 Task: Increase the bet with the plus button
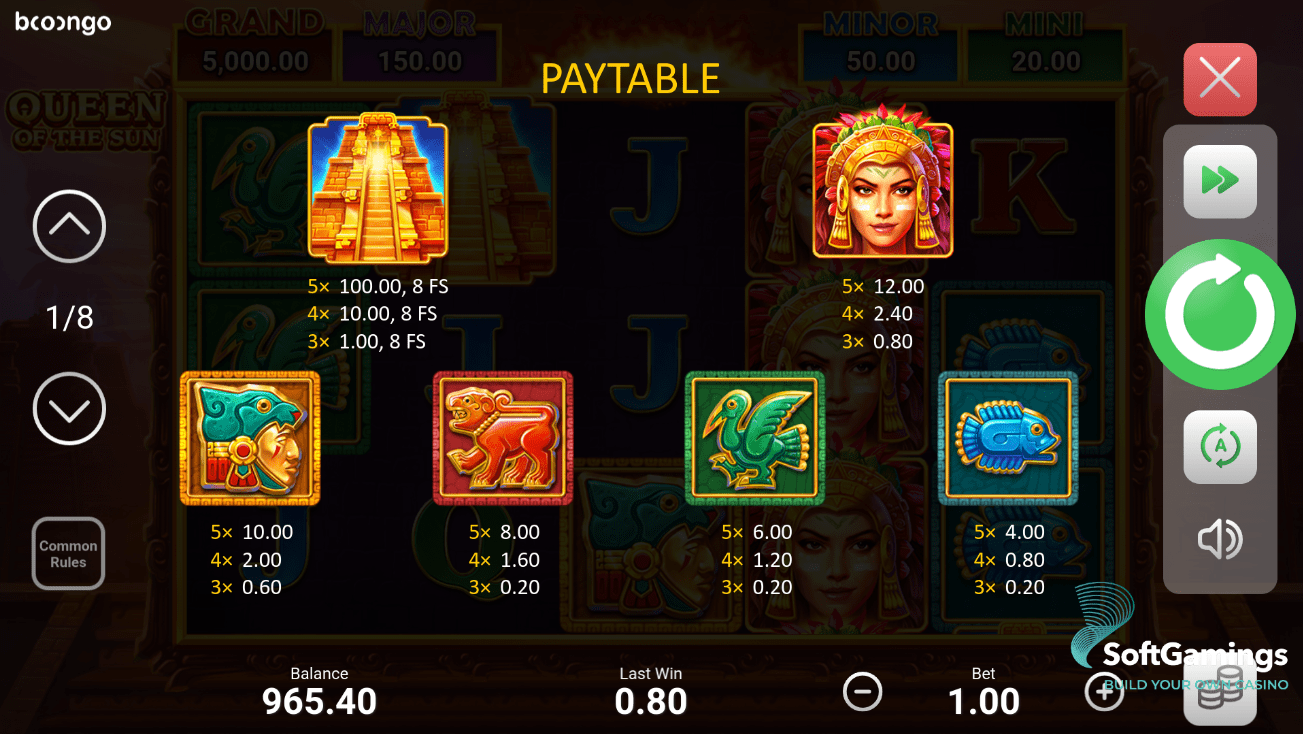1104,691
